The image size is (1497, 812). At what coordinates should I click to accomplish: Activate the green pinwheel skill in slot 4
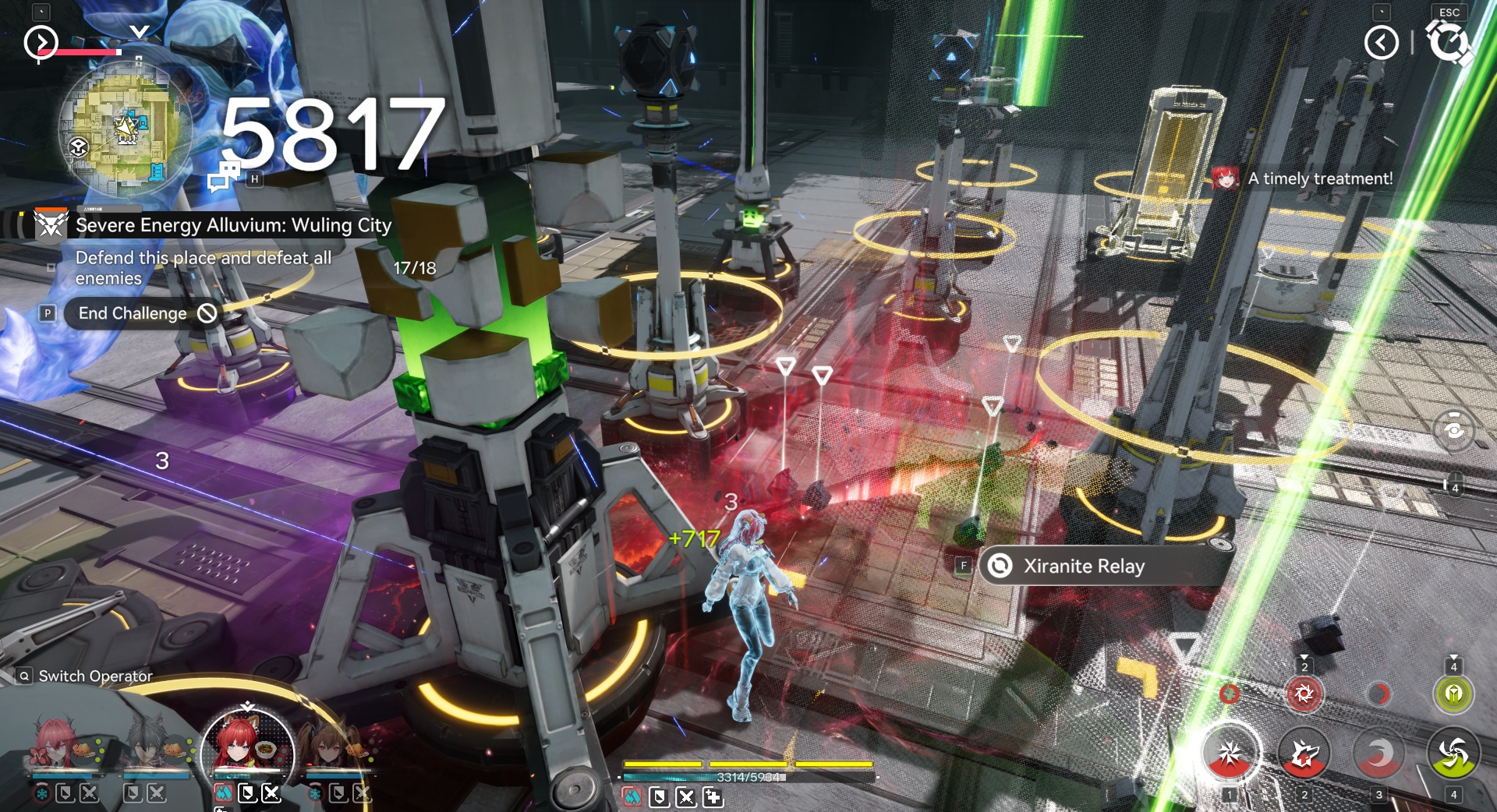pyautogui.click(x=1453, y=754)
